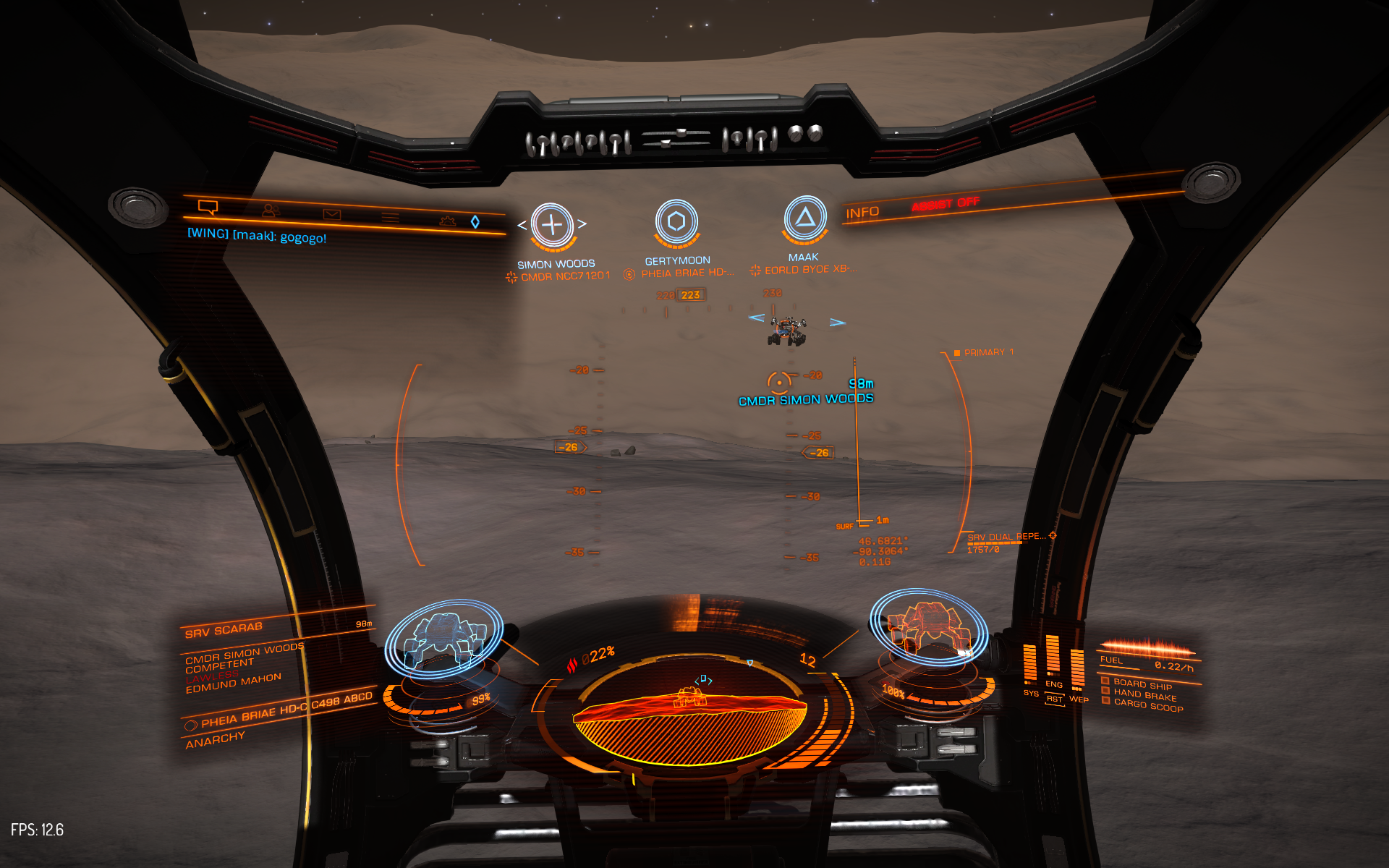Image resolution: width=1389 pixels, height=868 pixels.
Task: Open the INFO panel
Action: pos(862,213)
